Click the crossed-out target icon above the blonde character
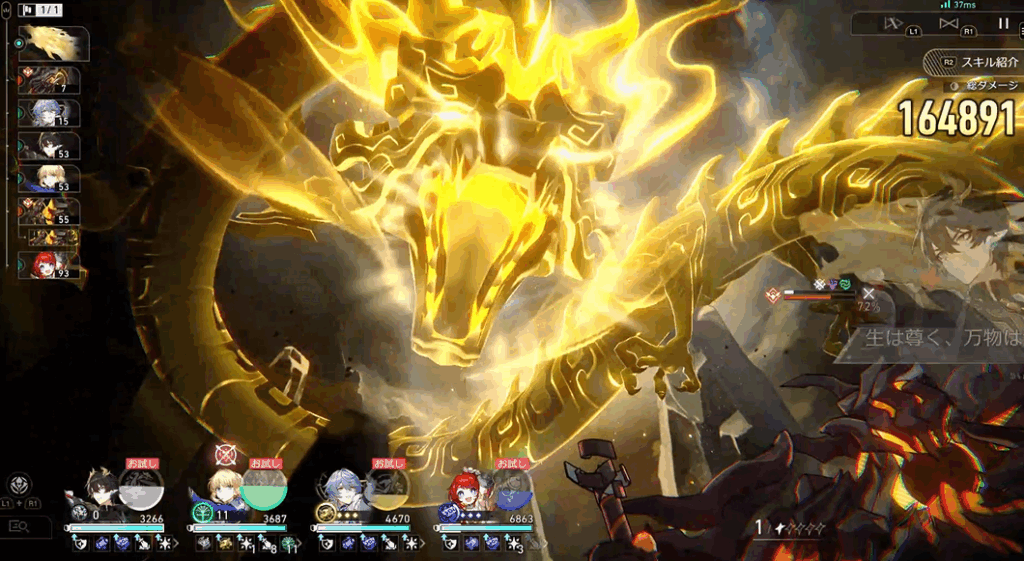This screenshot has width=1024, height=561. (225, 455)
